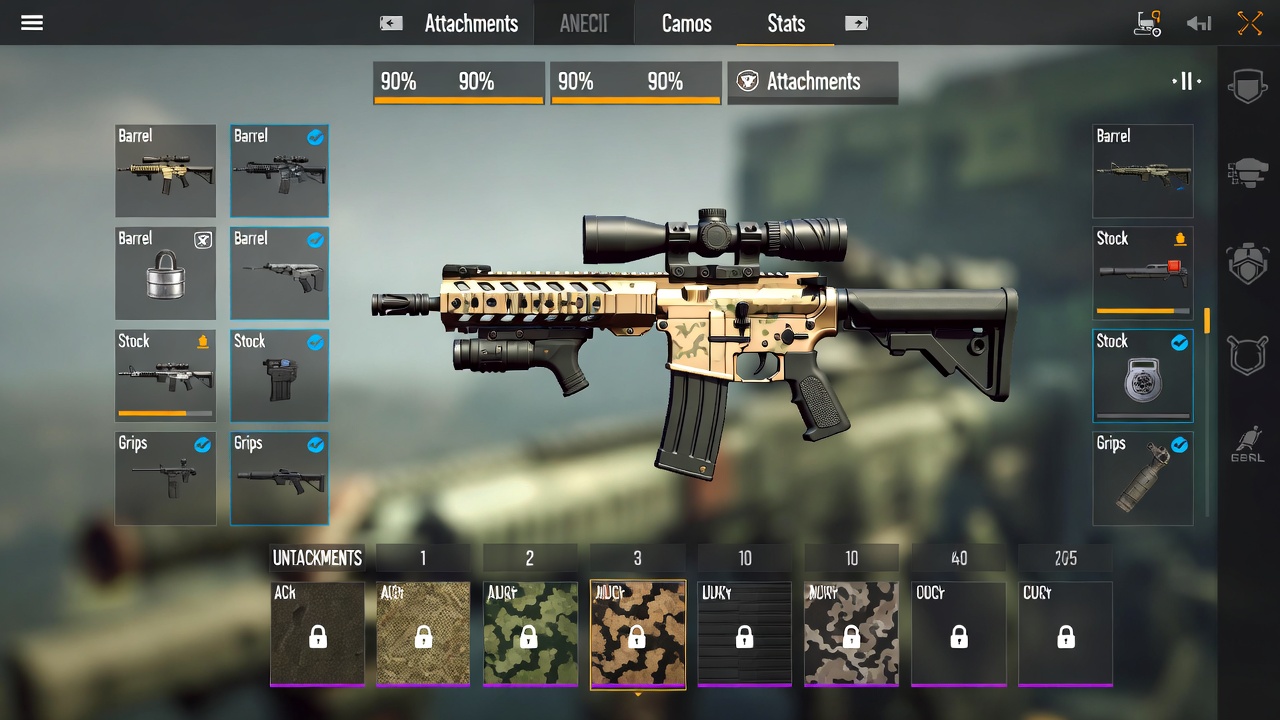Switch to the Camos tab

(x=686, y=23)
